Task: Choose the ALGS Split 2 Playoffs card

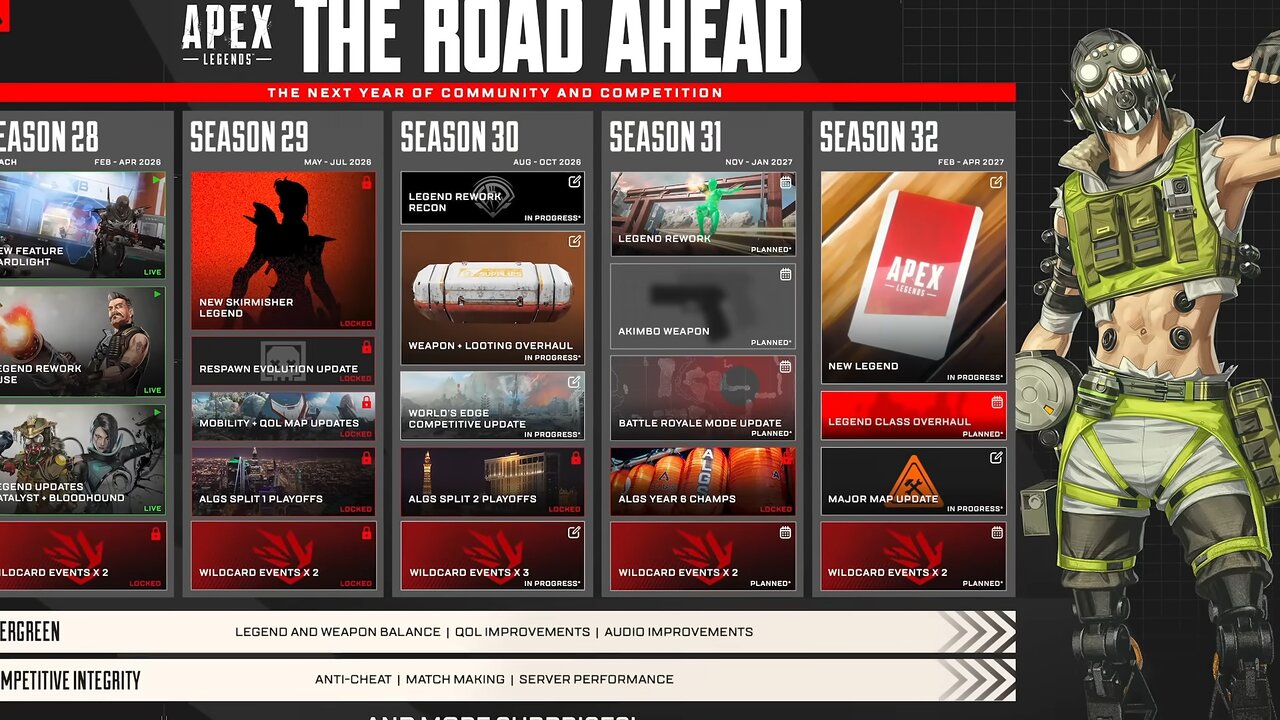Action: (x=492, y=481)
